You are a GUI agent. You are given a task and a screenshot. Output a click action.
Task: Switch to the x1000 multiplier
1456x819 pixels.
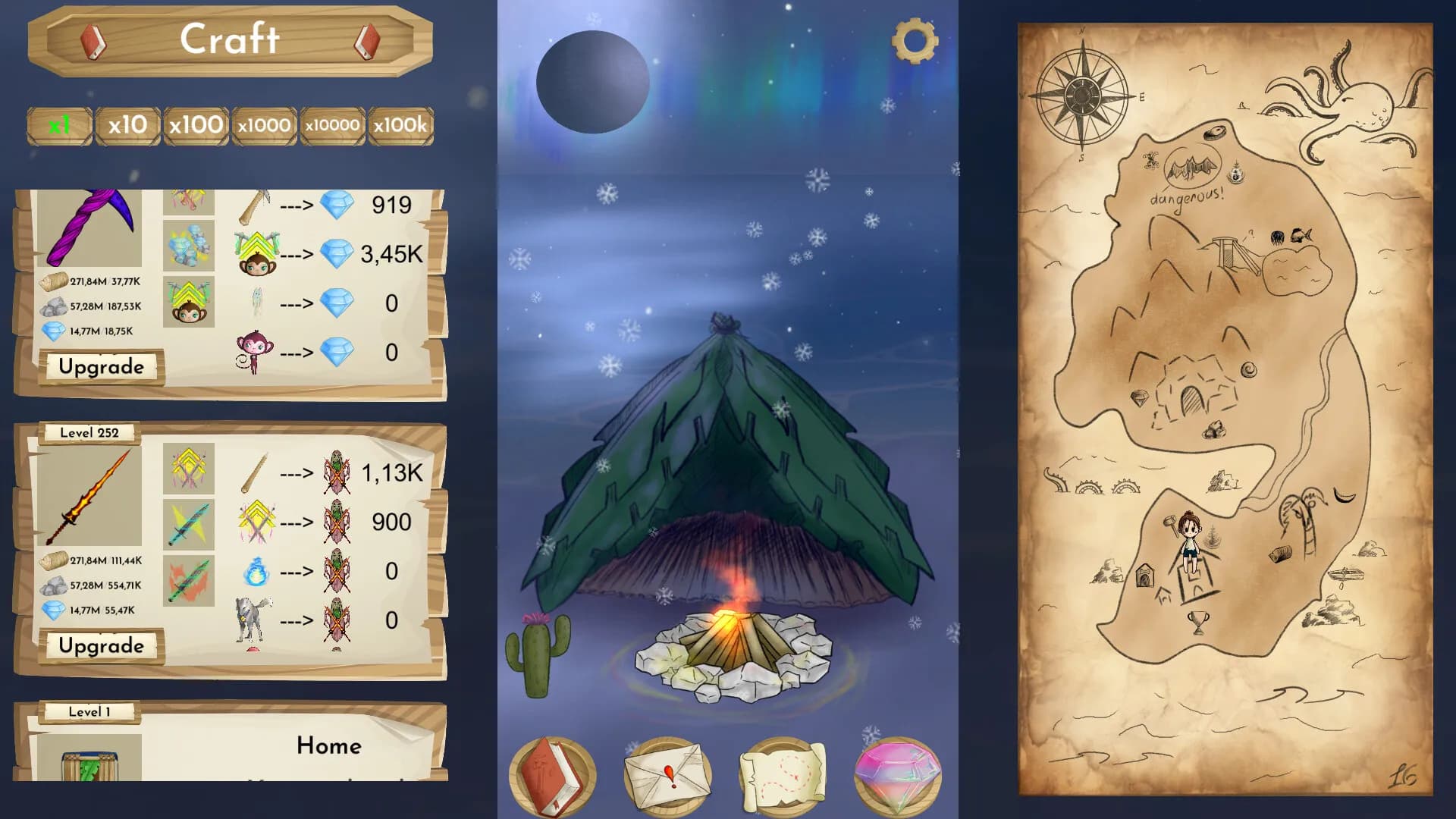pyautogui.click(x=263, y=125)
